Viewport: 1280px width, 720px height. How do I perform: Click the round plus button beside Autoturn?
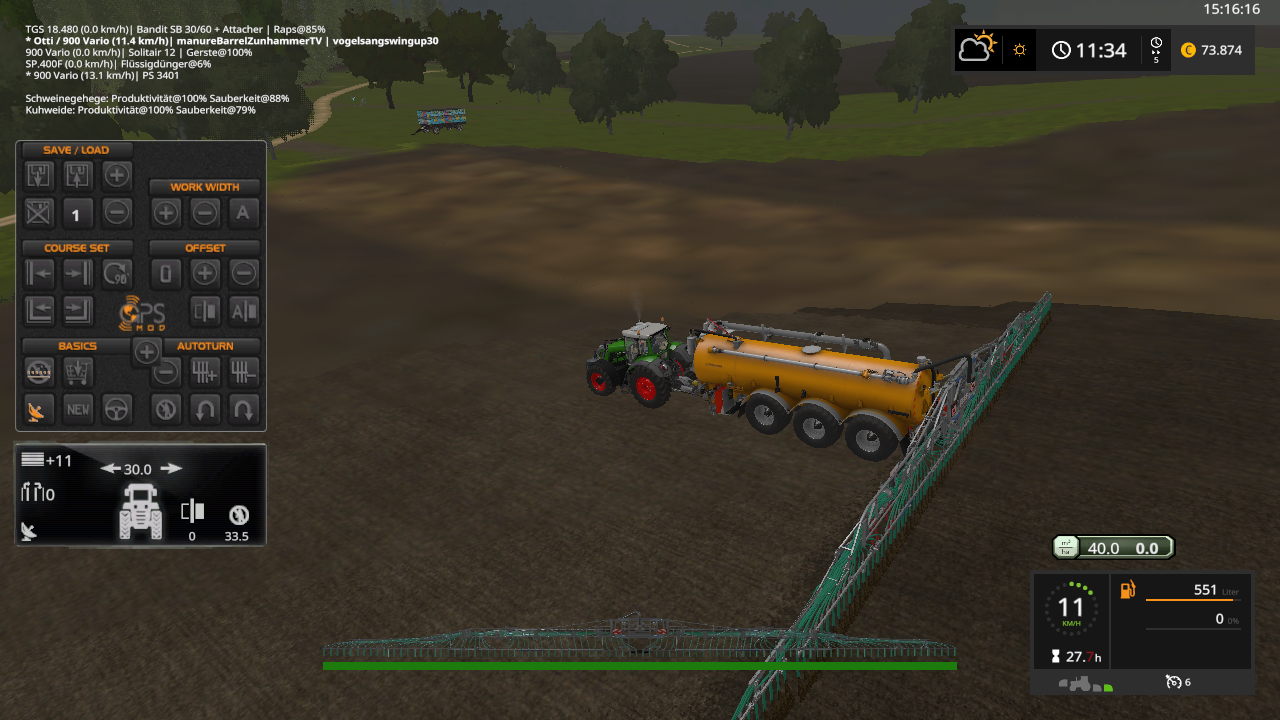click(x=146, y=351)
